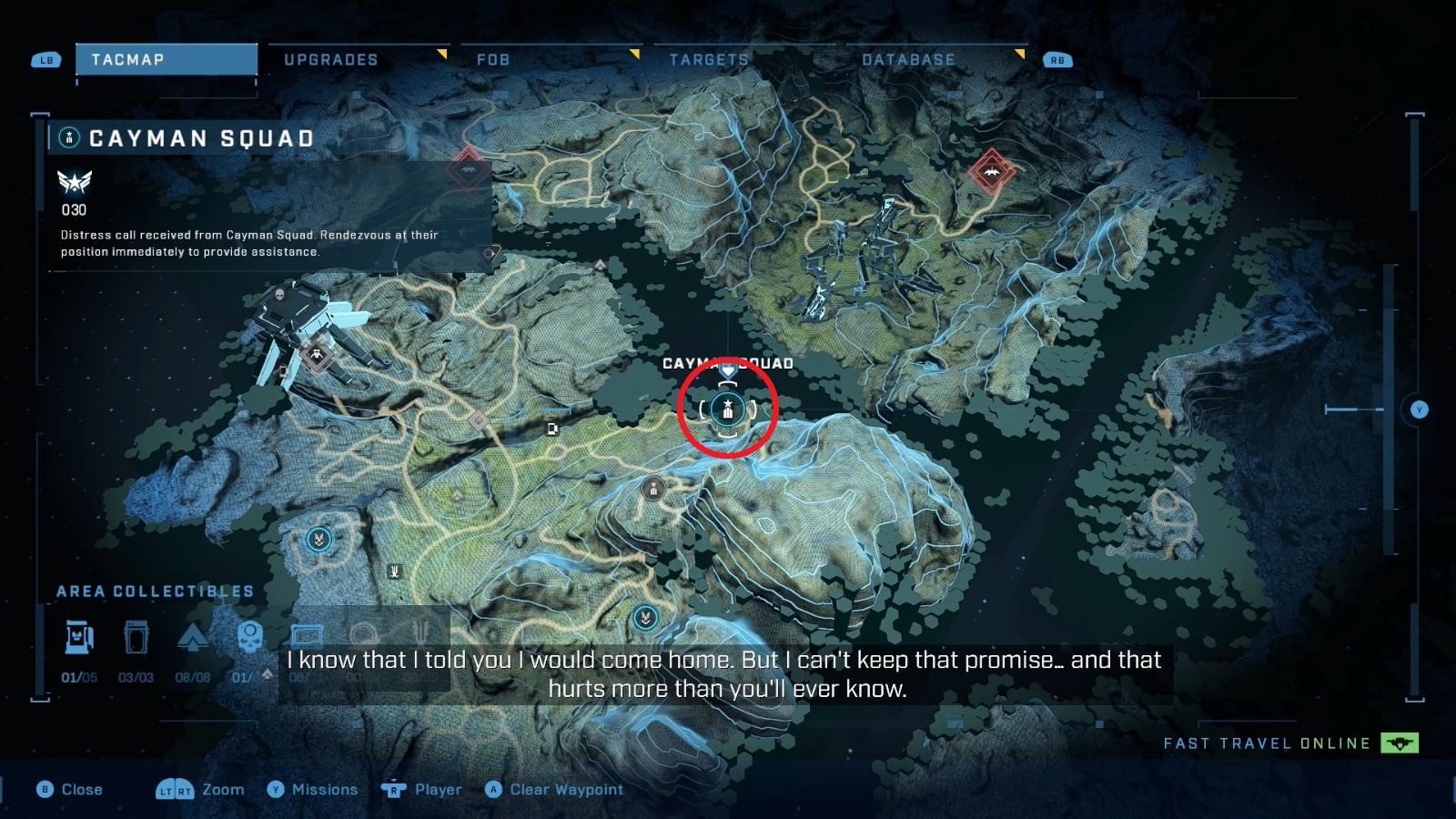Expand the collectibles list with the chevron arrow

268,676
